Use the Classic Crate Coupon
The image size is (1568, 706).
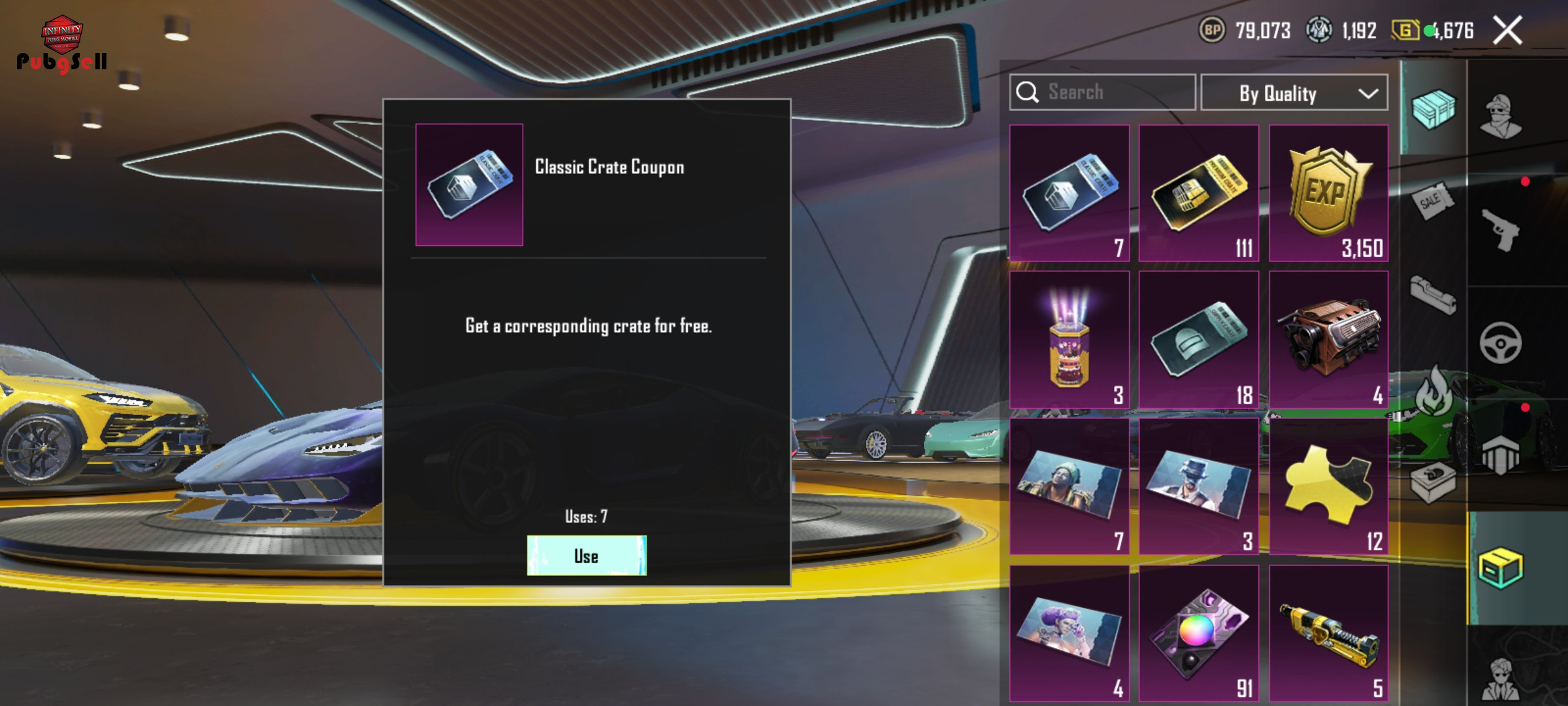coord(587,556)
